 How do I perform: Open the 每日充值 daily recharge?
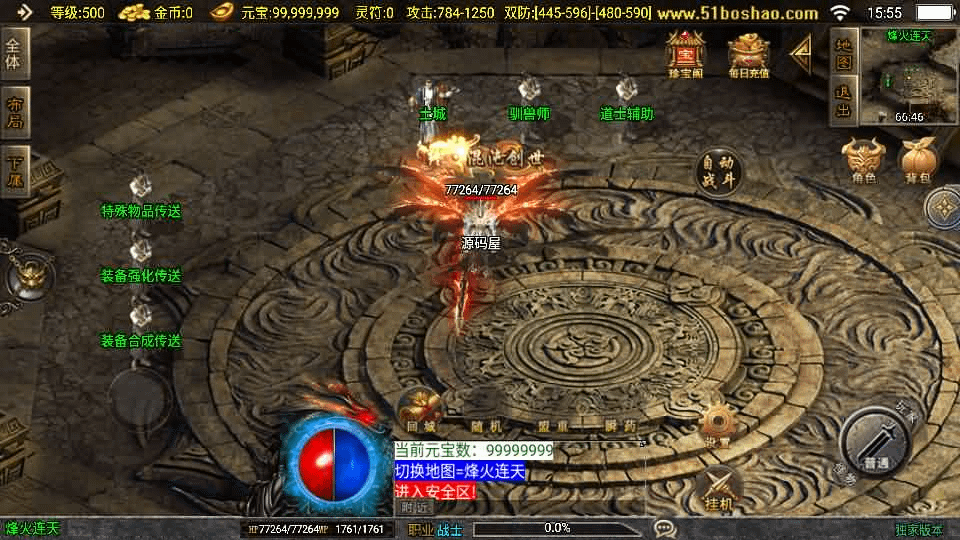click(748, 54)
